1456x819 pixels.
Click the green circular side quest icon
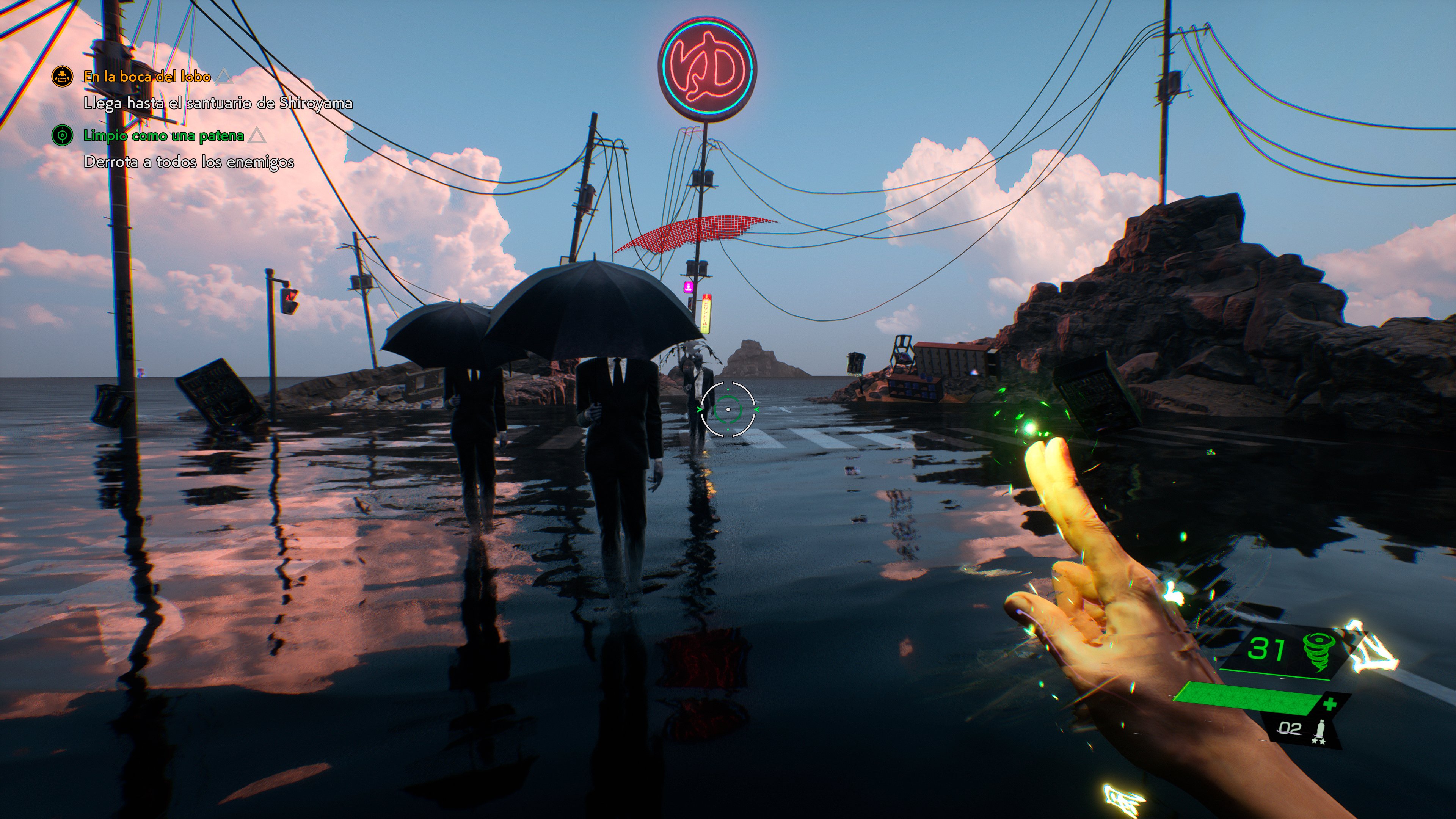click(62, 136)
